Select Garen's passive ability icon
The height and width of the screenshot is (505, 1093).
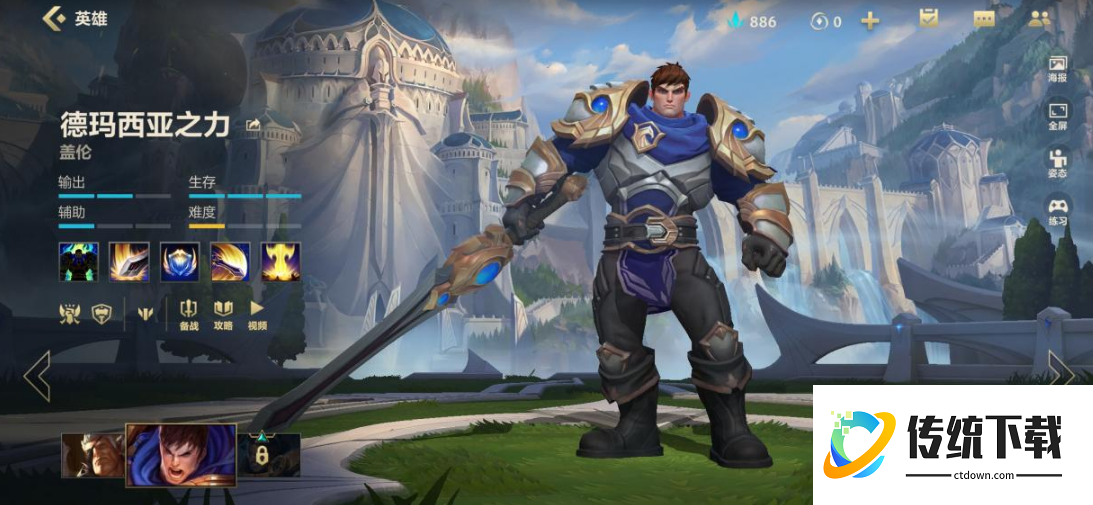click(78, 261)
